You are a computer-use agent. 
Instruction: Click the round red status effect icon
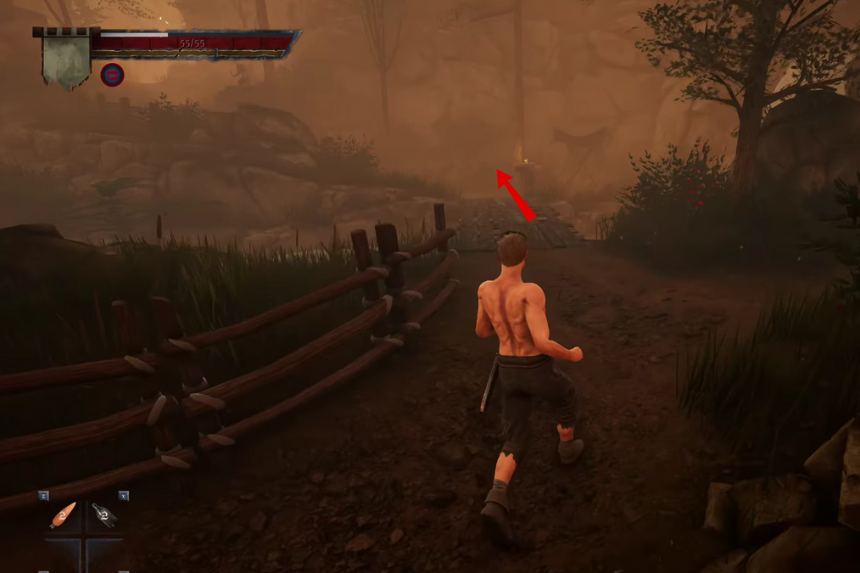click(112, 74)
